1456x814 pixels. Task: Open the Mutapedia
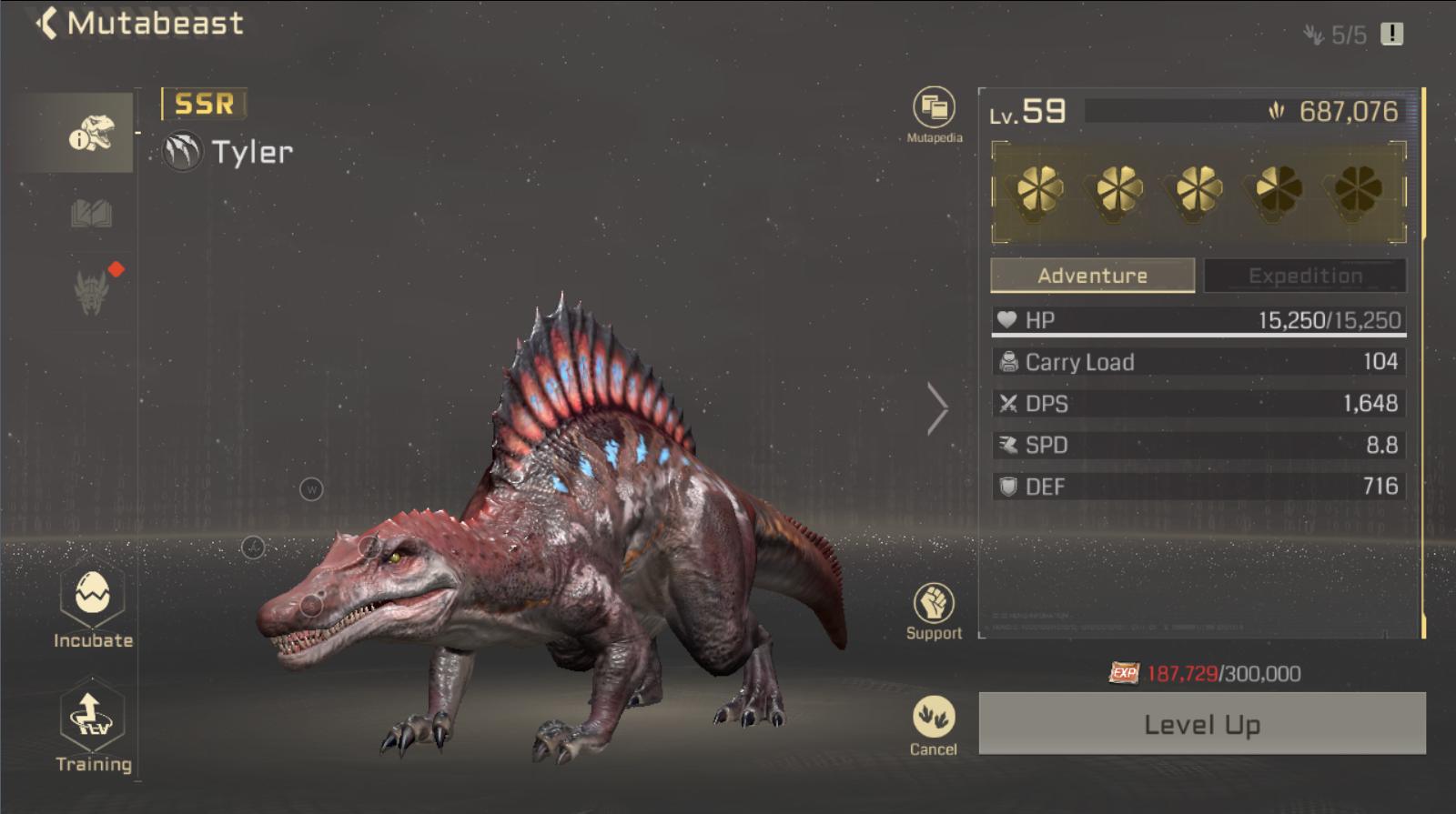[934, 110]
